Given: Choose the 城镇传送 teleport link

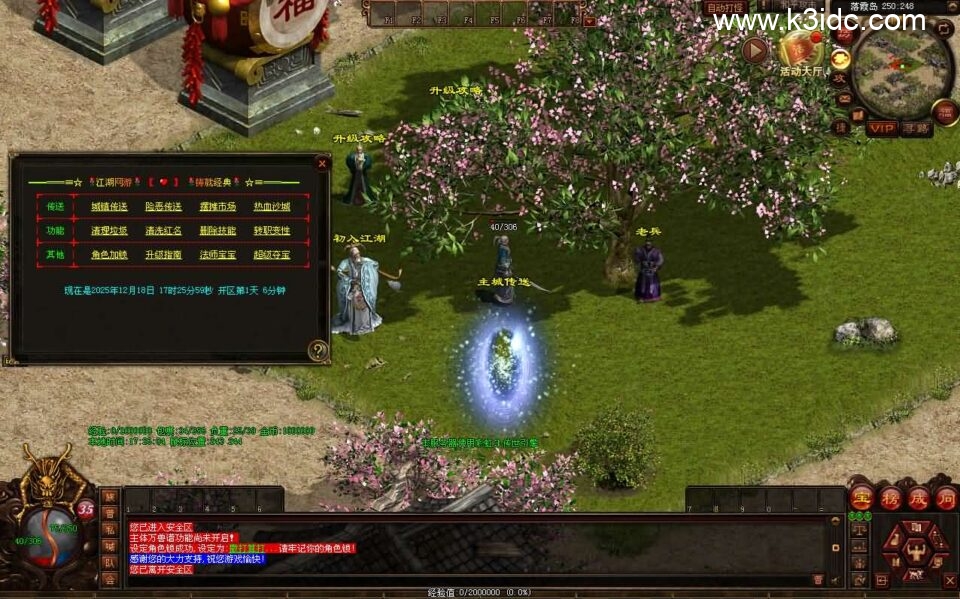Looking at the screenshot, I should tap(109, 207).
